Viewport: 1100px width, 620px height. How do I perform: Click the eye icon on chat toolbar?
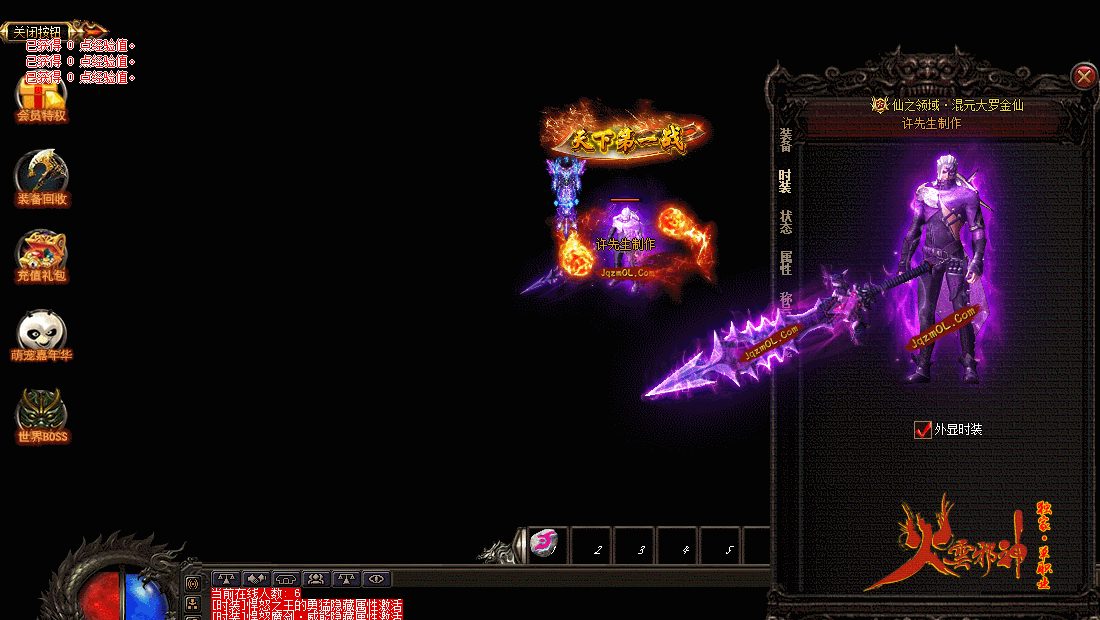pyautogui.click(x=376, y=578)
